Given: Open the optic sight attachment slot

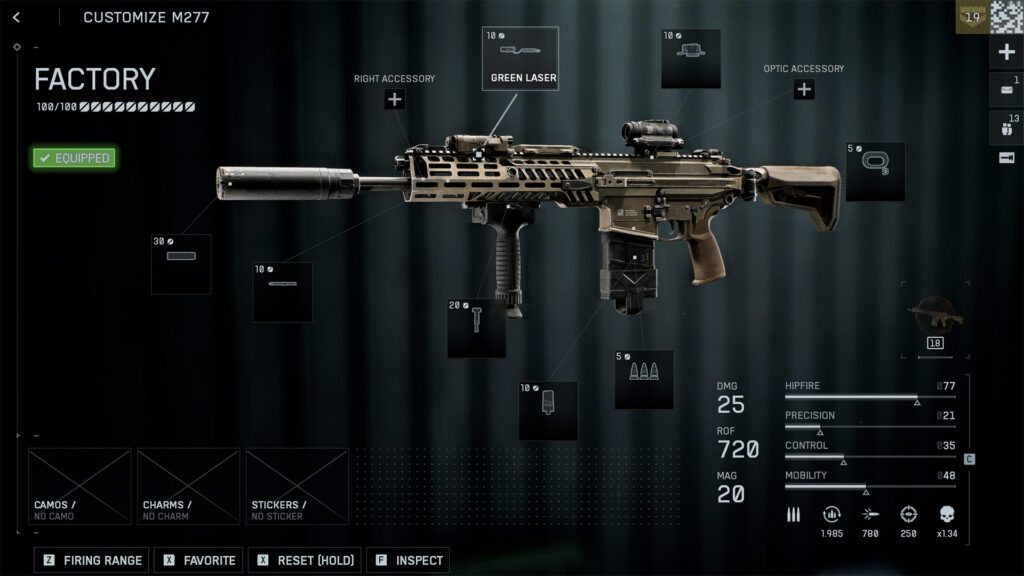Looking at the screenshot, I should [691, 58].
